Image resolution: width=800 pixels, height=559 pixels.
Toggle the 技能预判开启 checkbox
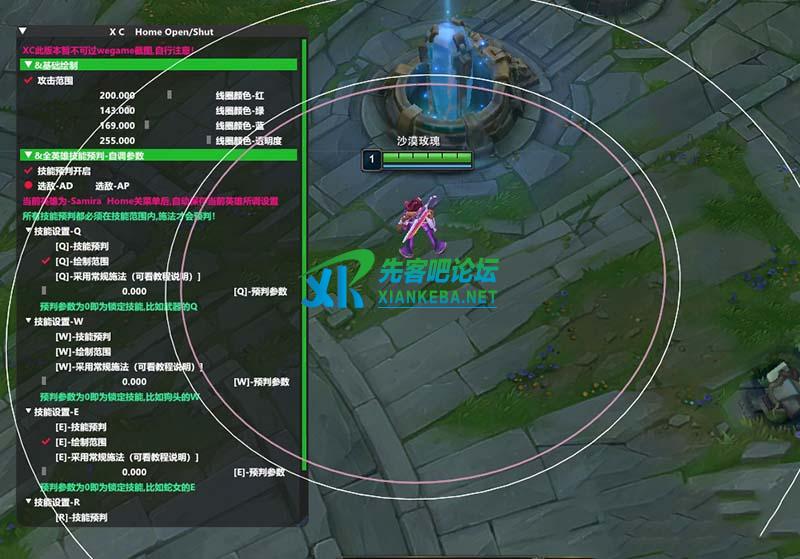pos(28,171)
